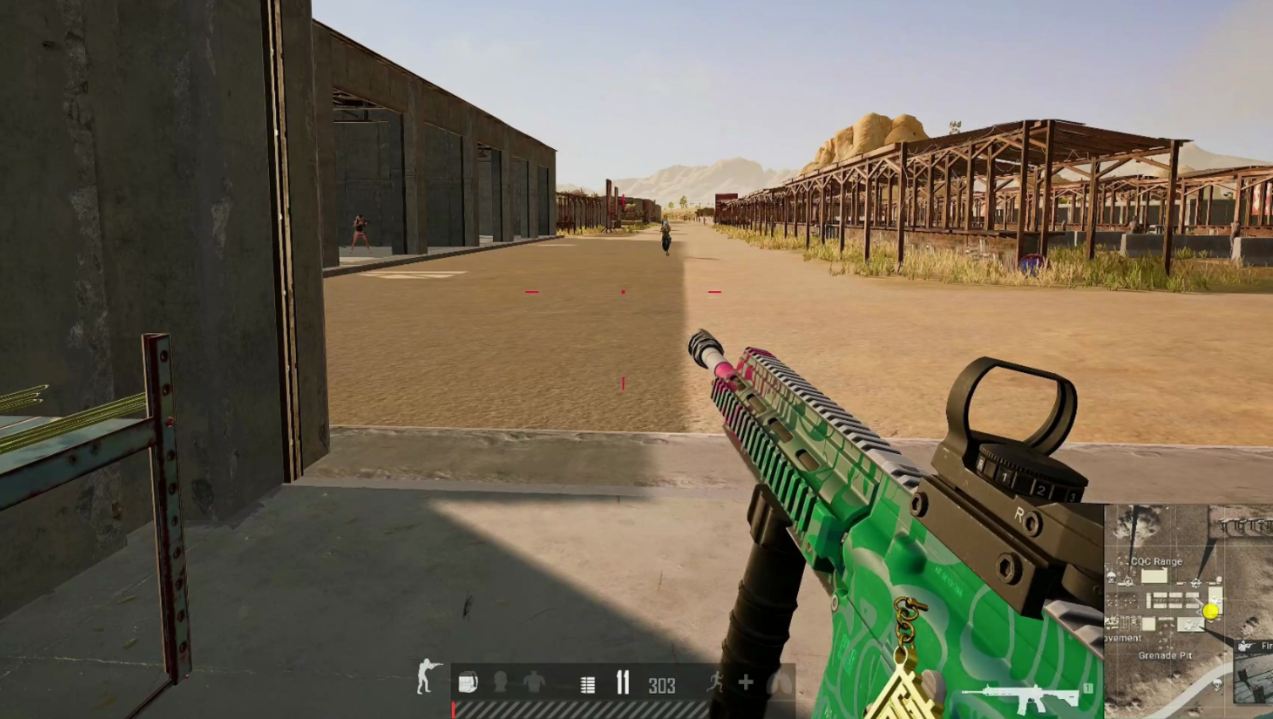Click the CQC Range label on the minimap

click(1156, 562)
